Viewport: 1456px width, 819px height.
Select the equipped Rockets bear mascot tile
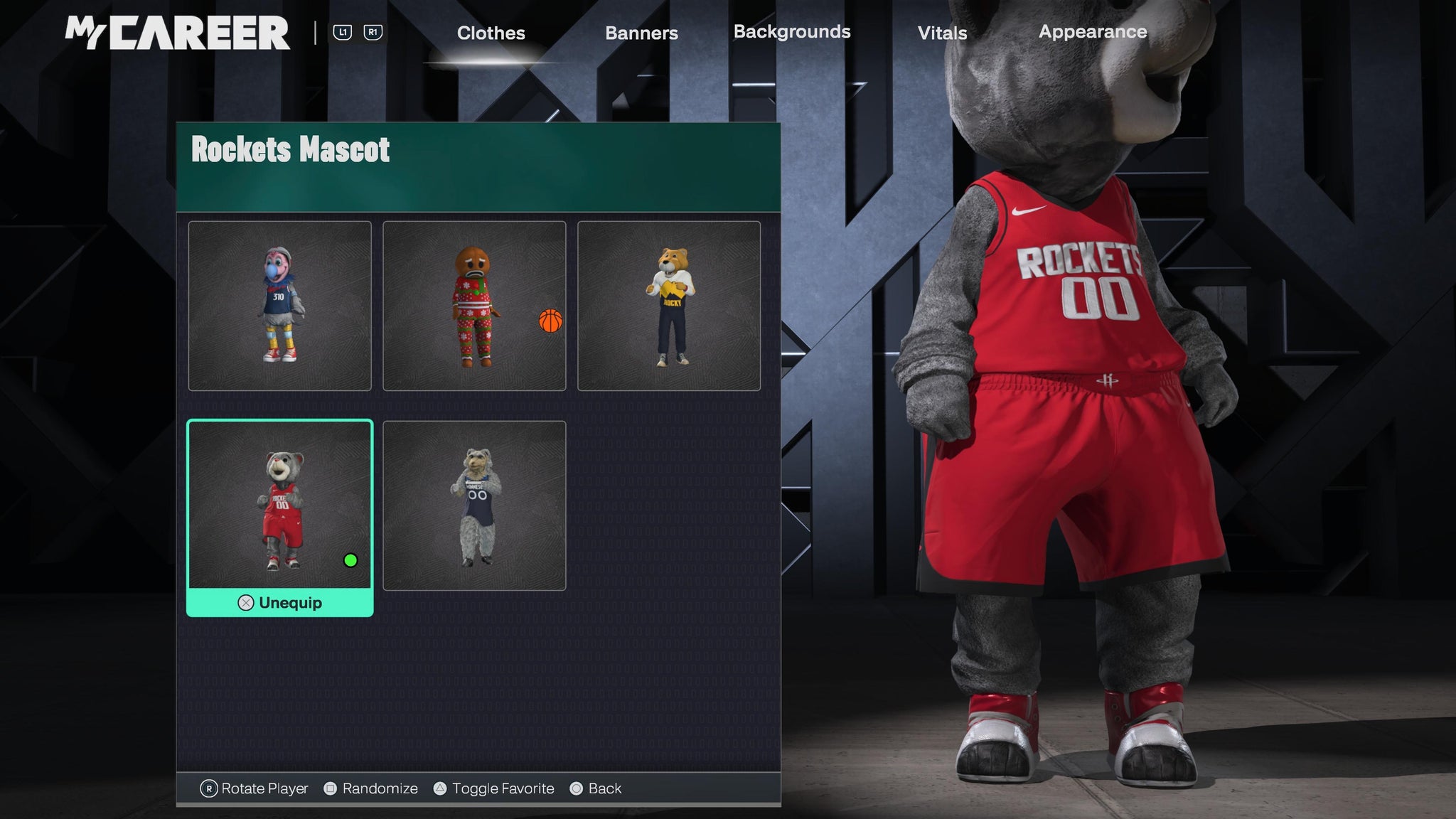coord(280,505)
